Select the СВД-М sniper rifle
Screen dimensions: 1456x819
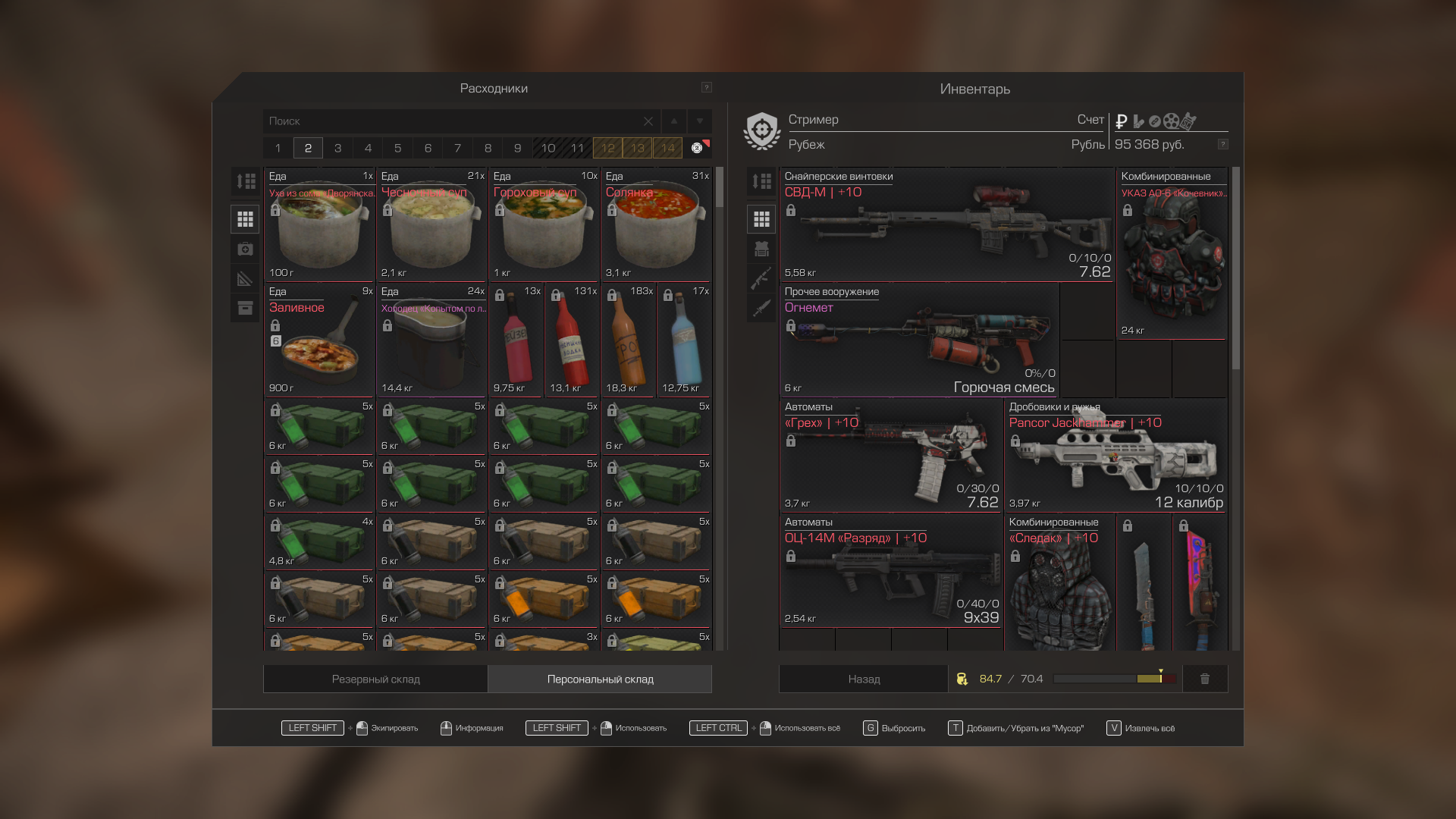(946, 224)
